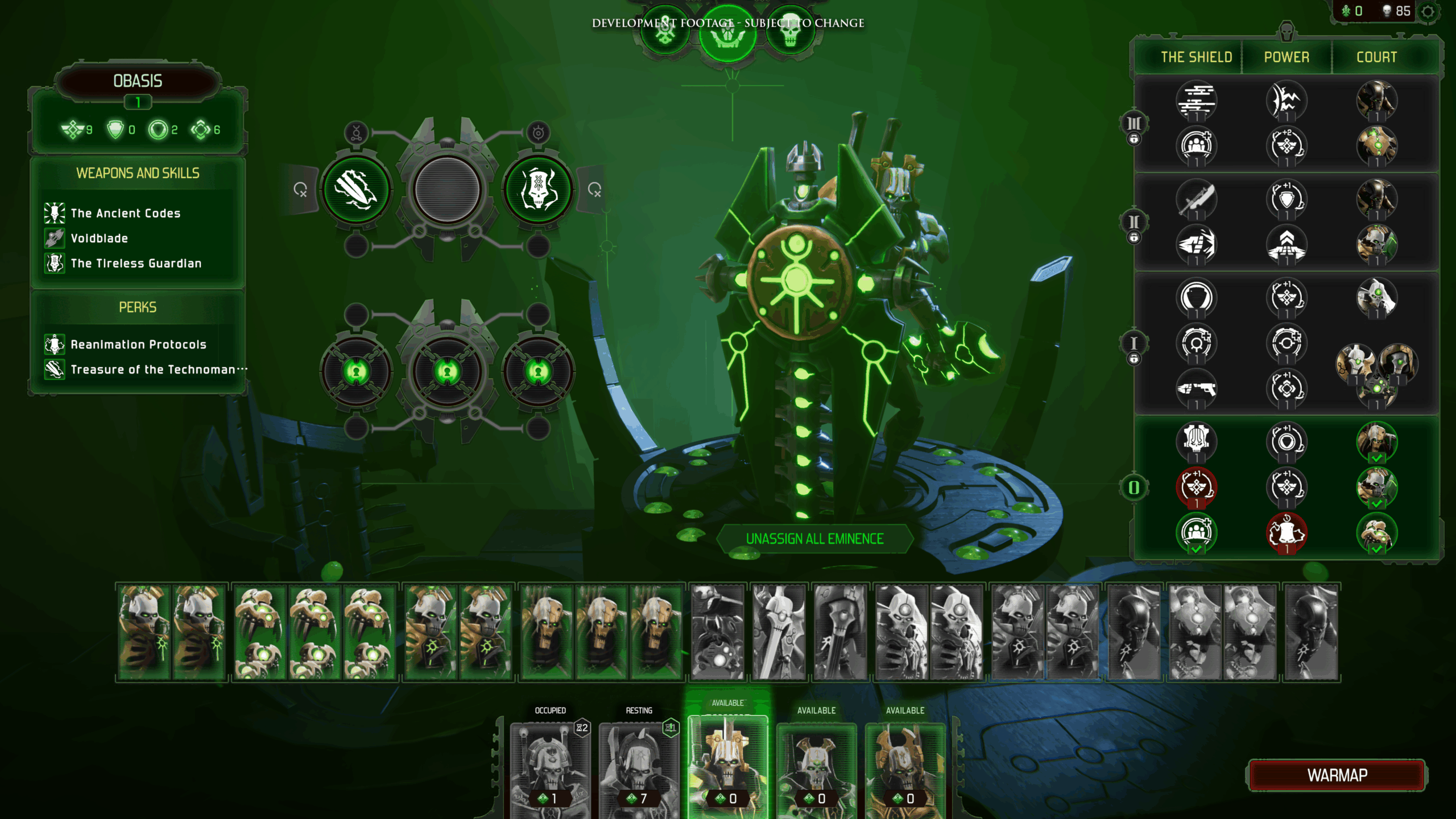Select the checked group icon in The Shield column
Viewport: 1456px width, 819px height.
[x=1196, y=533]
